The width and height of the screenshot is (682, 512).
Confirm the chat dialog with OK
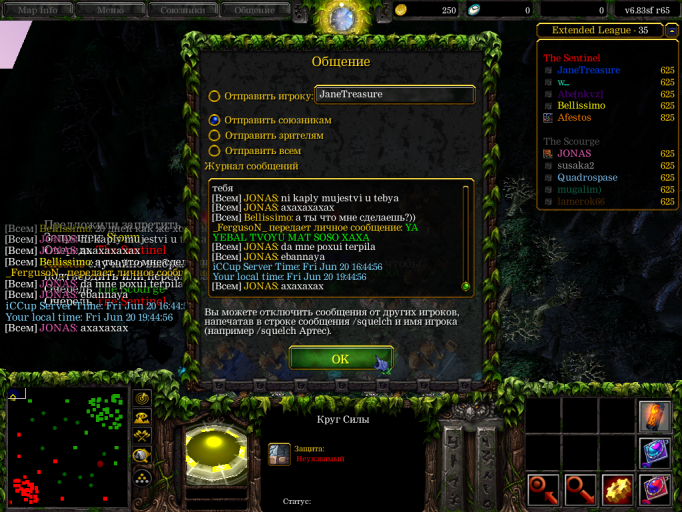point(340,358)
